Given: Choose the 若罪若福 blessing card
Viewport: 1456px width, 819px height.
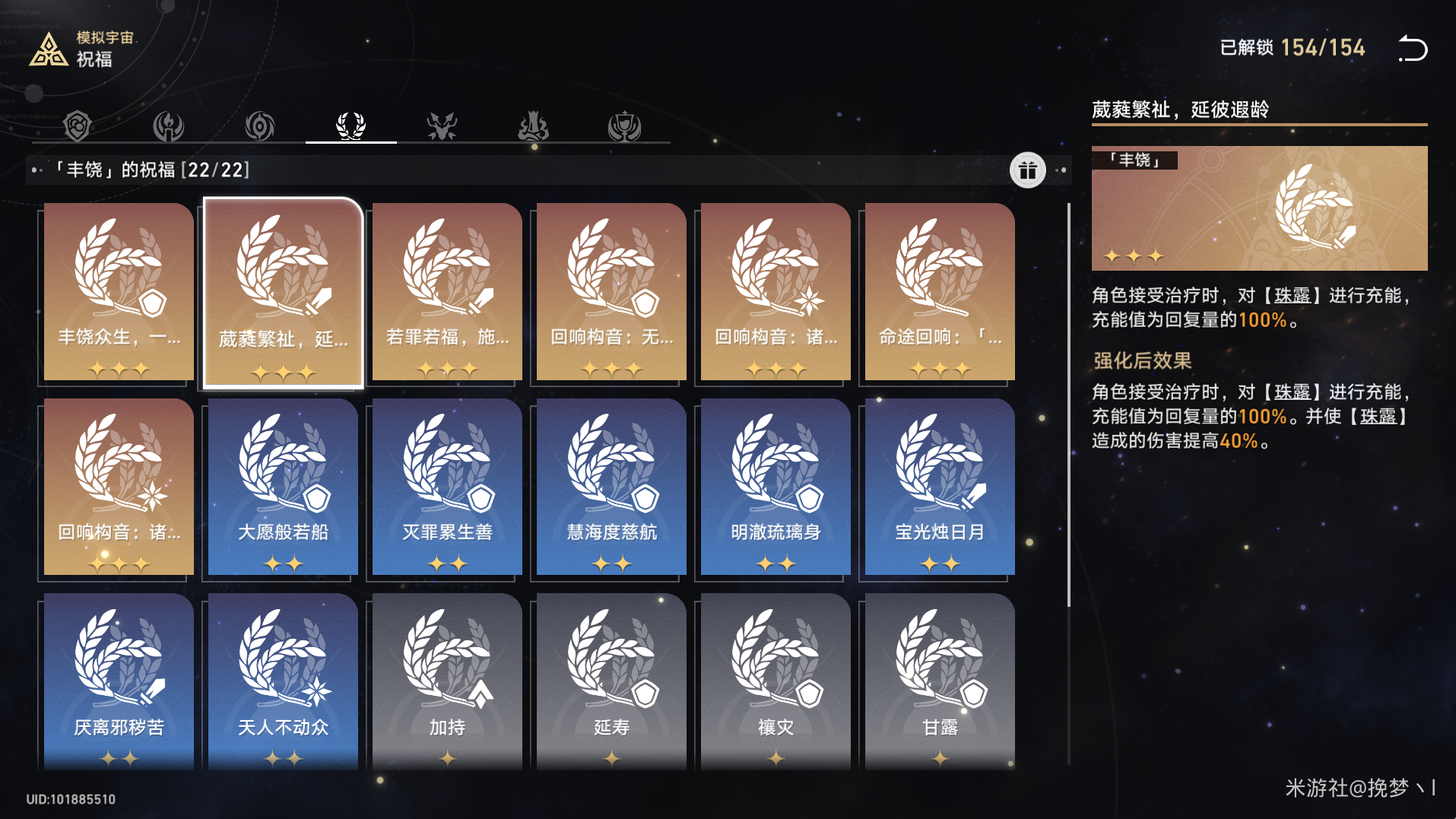Looking at the screenshot, I should pos(447,292).
